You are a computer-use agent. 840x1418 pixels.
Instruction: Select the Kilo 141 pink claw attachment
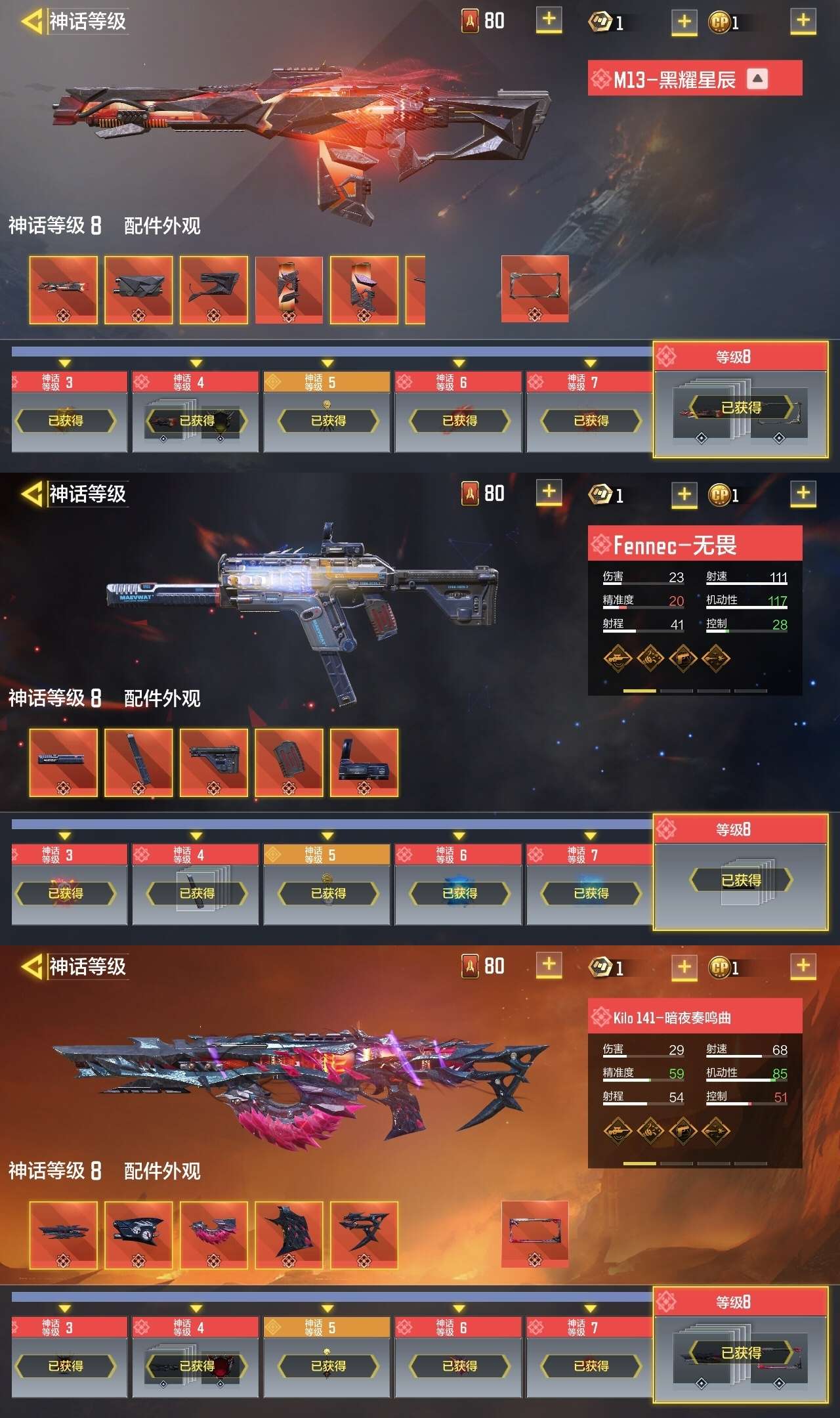[213, 1235]
